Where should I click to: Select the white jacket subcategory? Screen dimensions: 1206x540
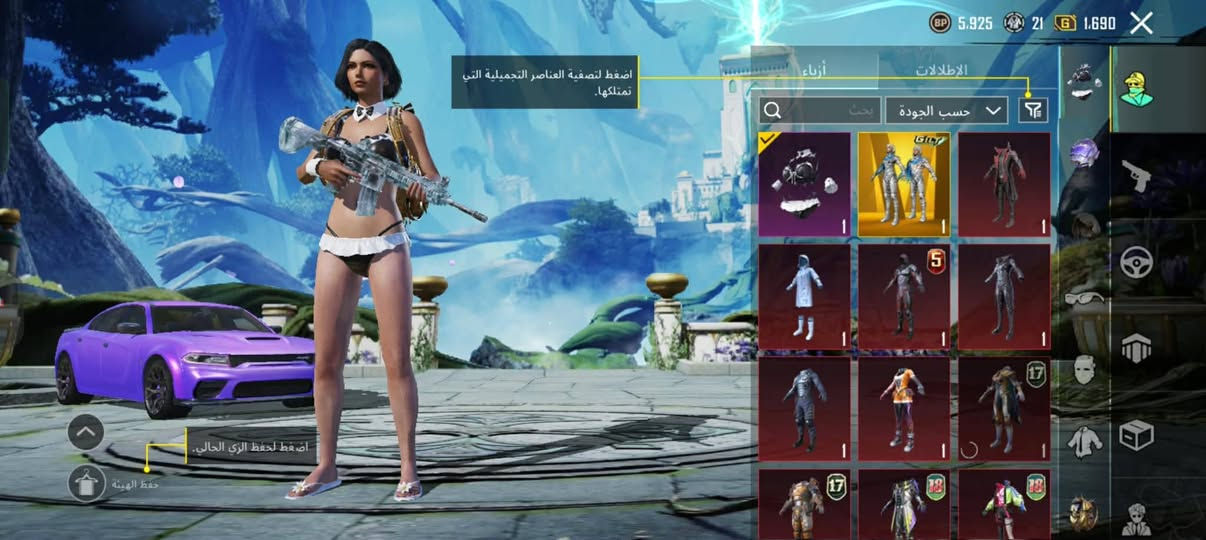pyautogui.click(x=1084, y=440)
